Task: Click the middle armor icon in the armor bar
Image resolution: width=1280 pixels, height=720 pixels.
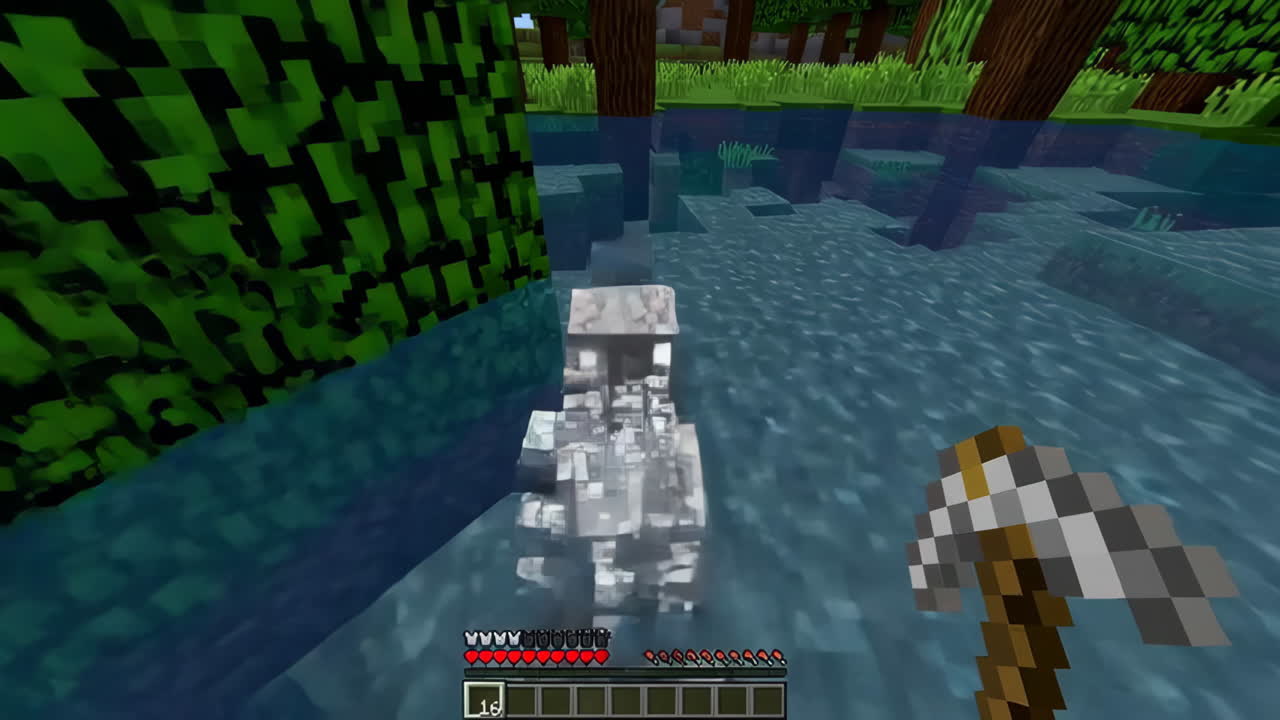Action: [536, 637]
